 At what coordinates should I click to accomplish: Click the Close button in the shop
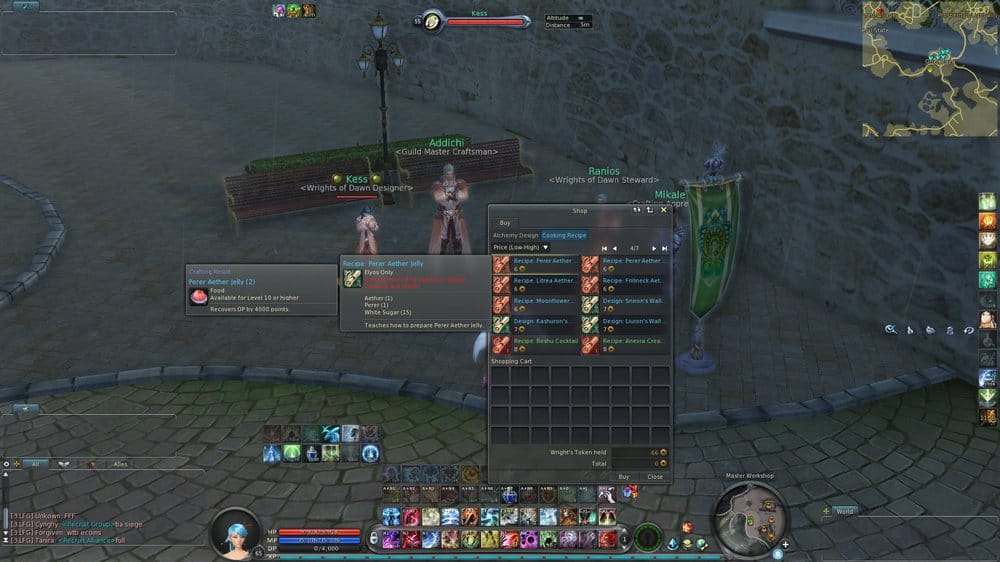point(654,476)
